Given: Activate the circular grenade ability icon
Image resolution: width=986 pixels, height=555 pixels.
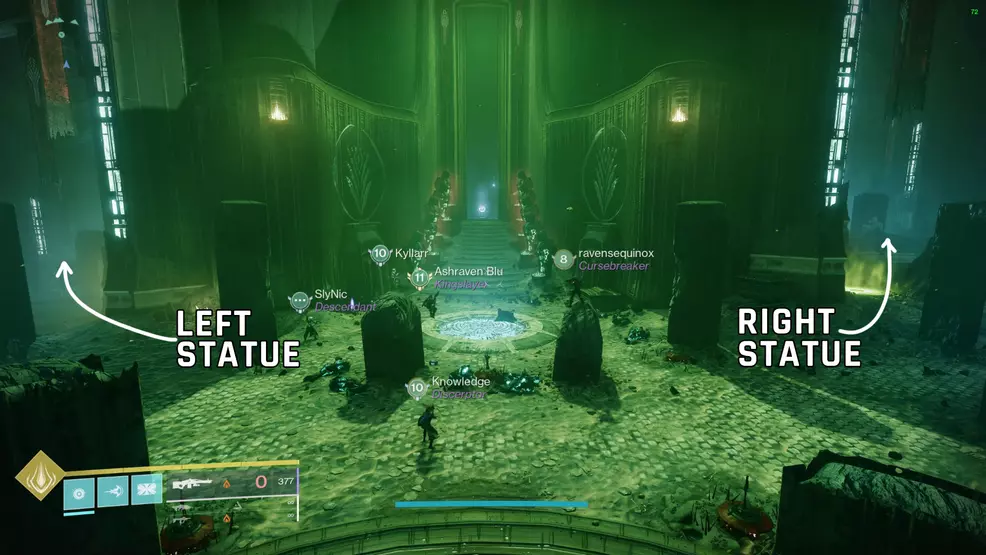Looking at the screenshot, I should tap(79, 493).
